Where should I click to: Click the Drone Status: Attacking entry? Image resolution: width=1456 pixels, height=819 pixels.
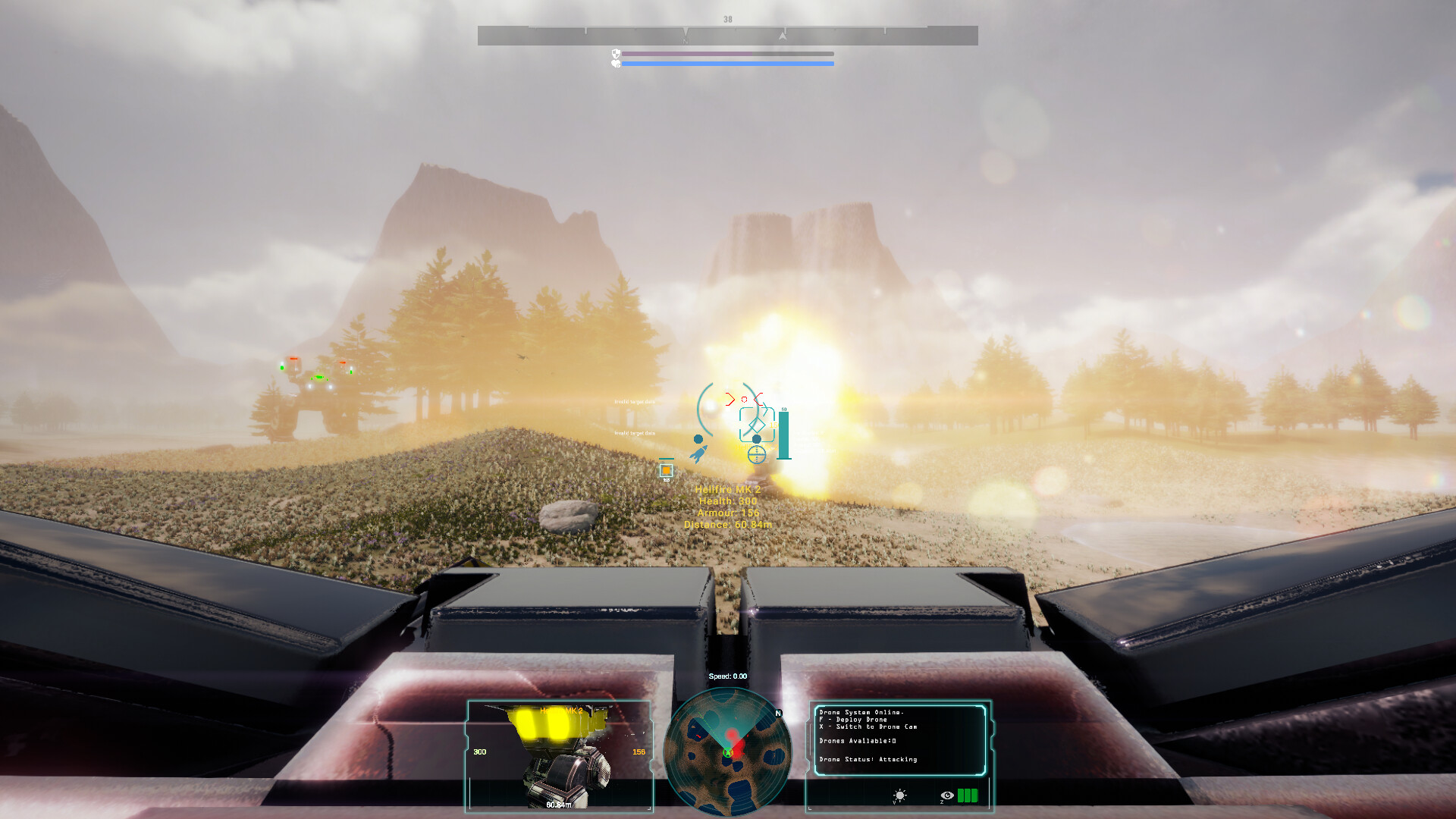868,759
